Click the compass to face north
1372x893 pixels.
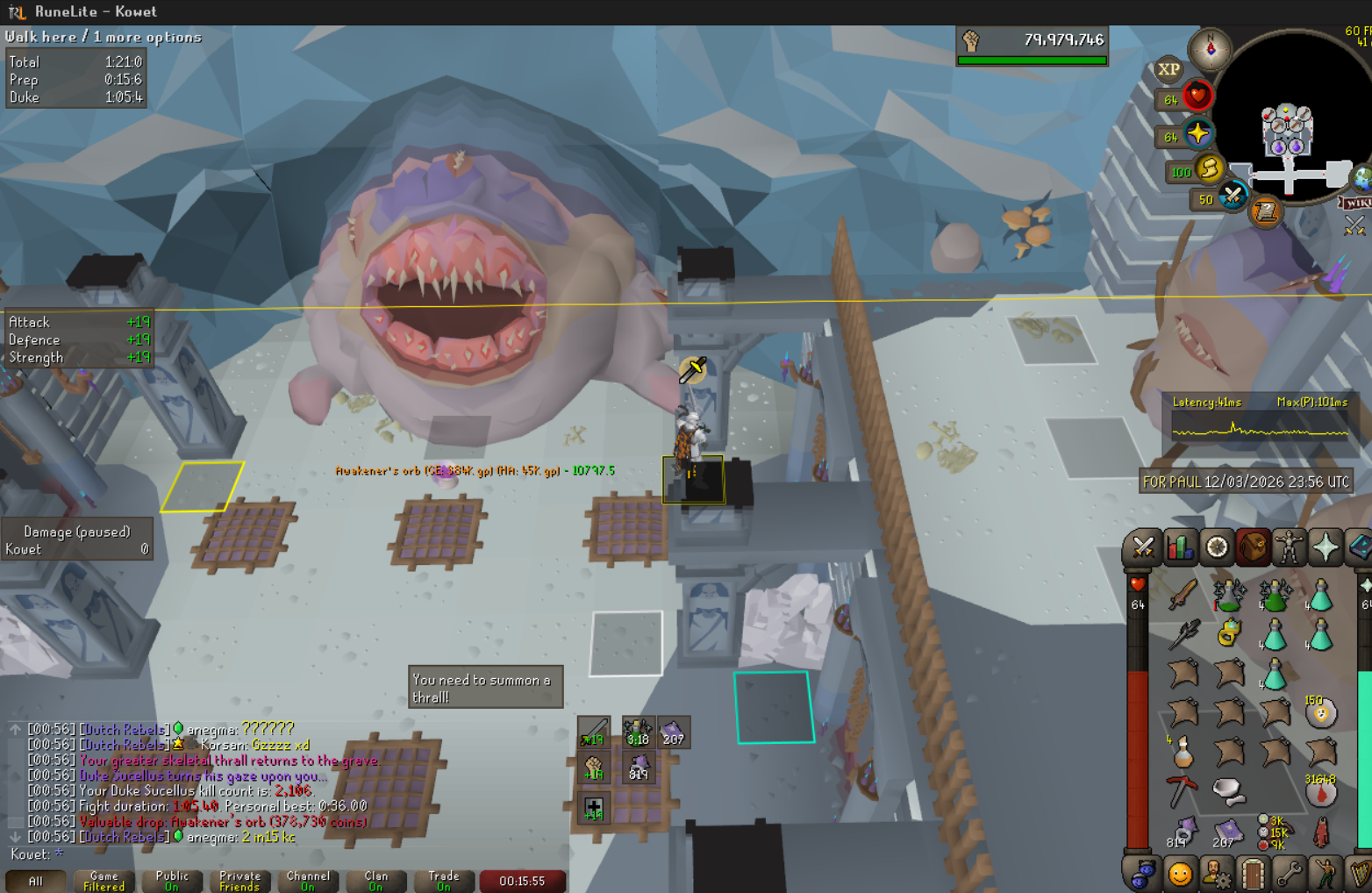(1210, 48)
